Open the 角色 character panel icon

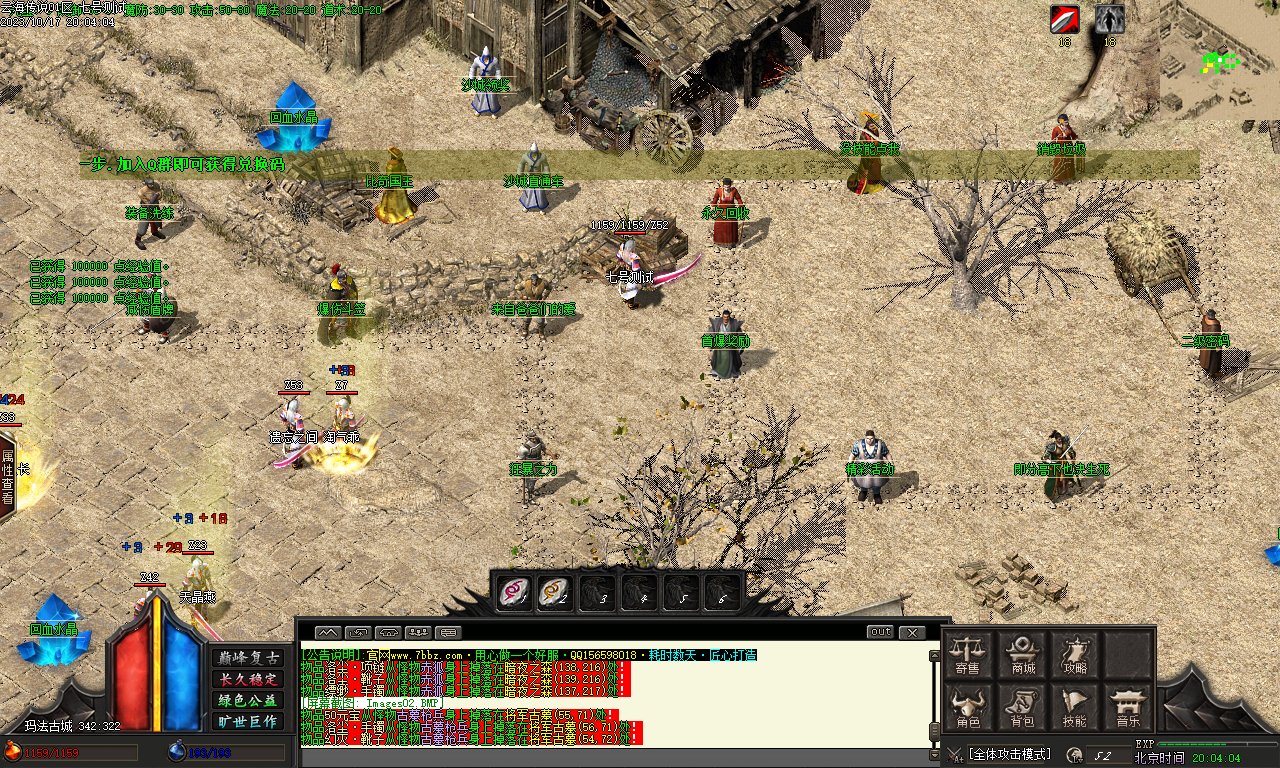(x=967, y=702)
